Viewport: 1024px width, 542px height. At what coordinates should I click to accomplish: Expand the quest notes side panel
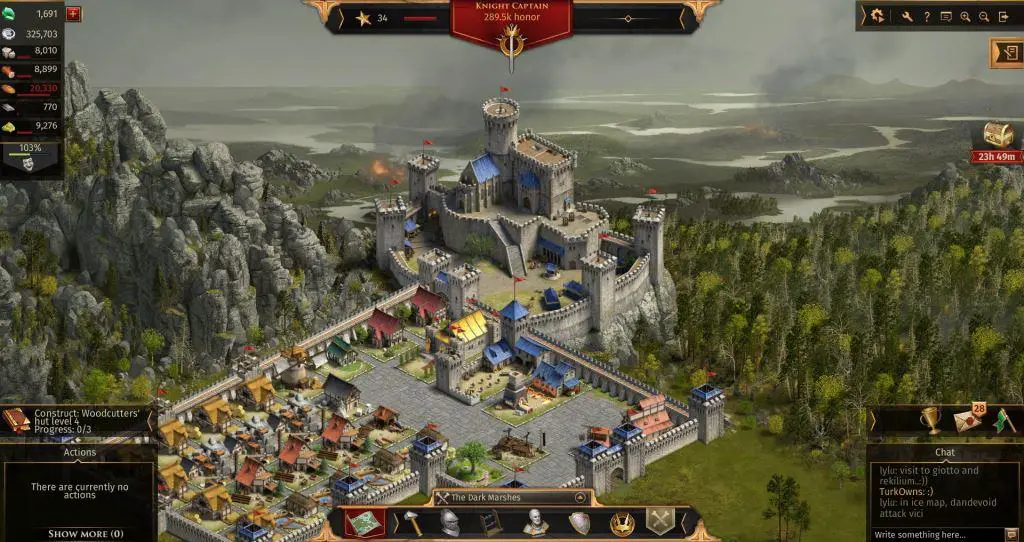1005,52
